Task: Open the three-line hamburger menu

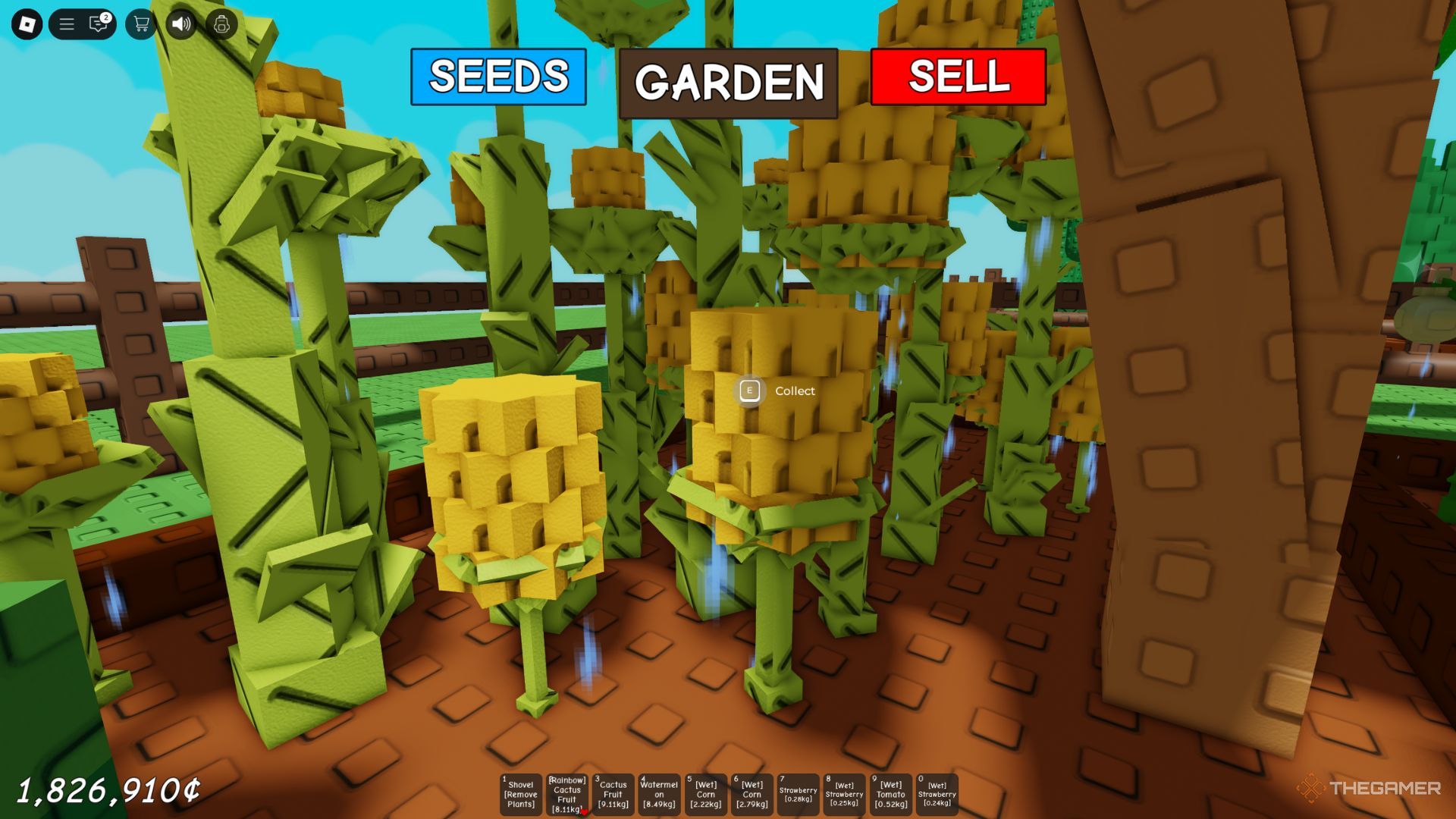Action: [x=67, y=24]
